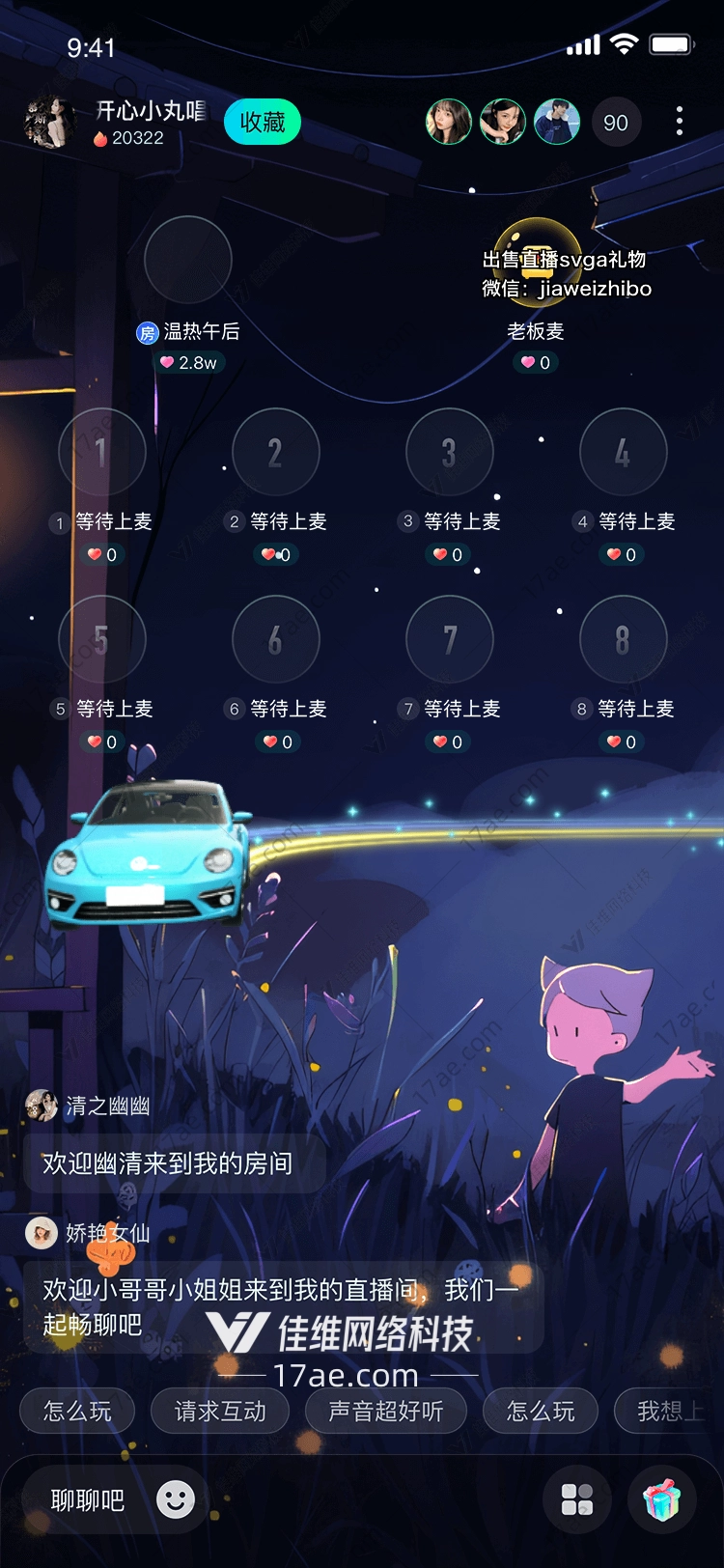This screenshot has width=724, height=1568.
Task: Select mic seat number 3
Action: point(450,452)
